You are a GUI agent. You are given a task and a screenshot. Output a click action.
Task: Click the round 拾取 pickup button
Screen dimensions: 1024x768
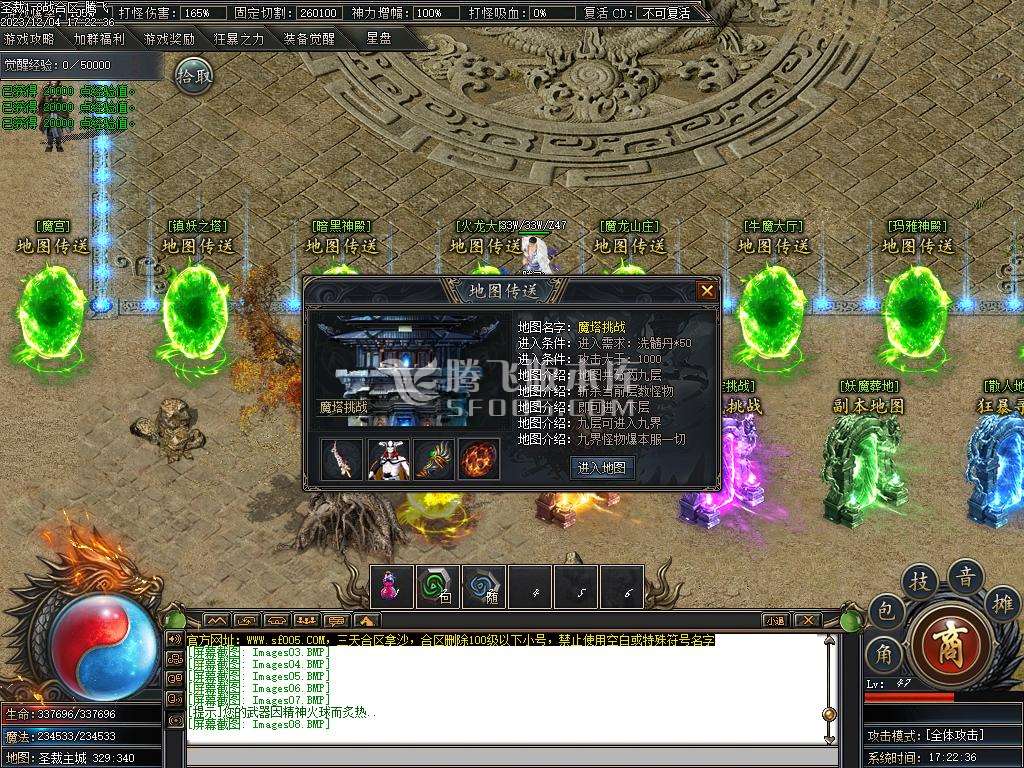[194, 75]
